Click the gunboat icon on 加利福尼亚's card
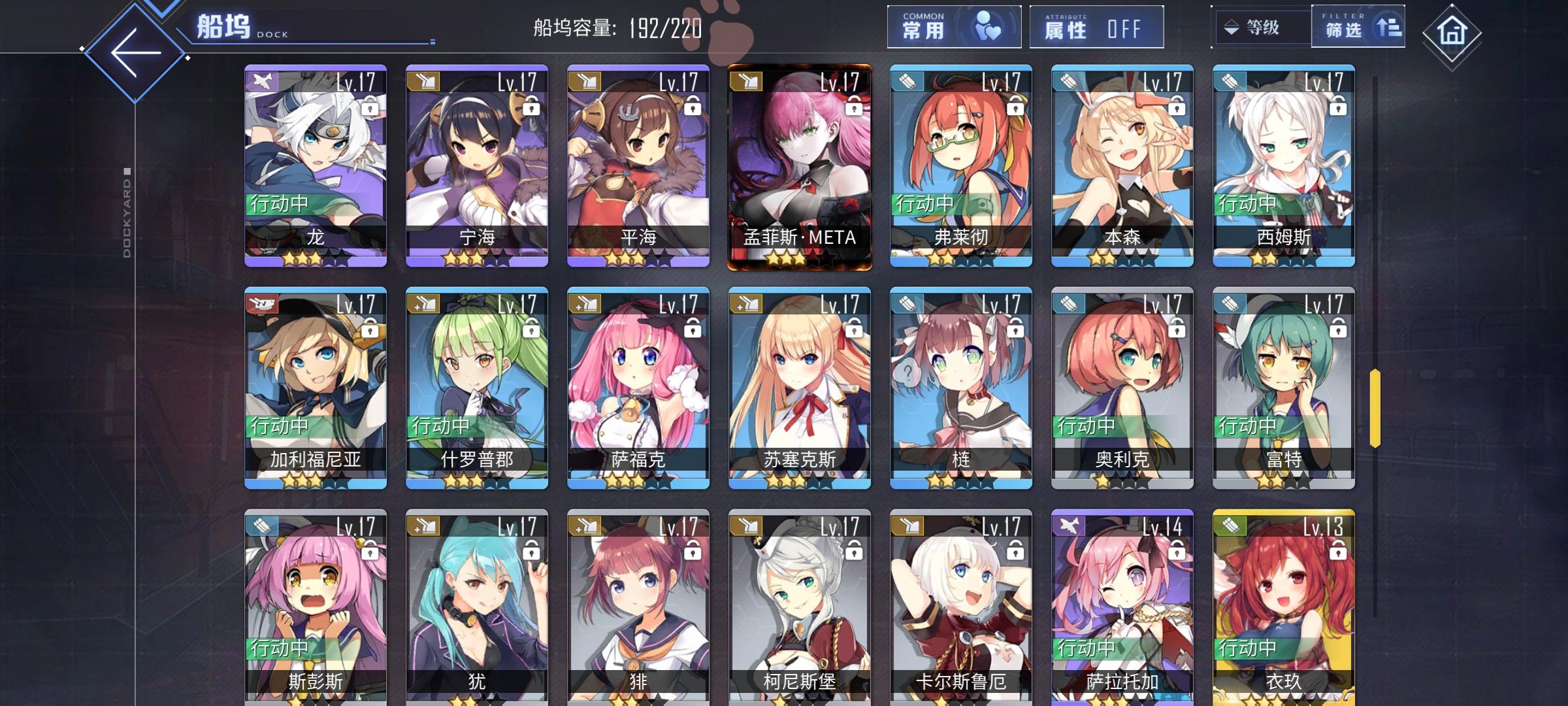The width and height of the screenshot is (1568, 706). [x=260, y=305]
